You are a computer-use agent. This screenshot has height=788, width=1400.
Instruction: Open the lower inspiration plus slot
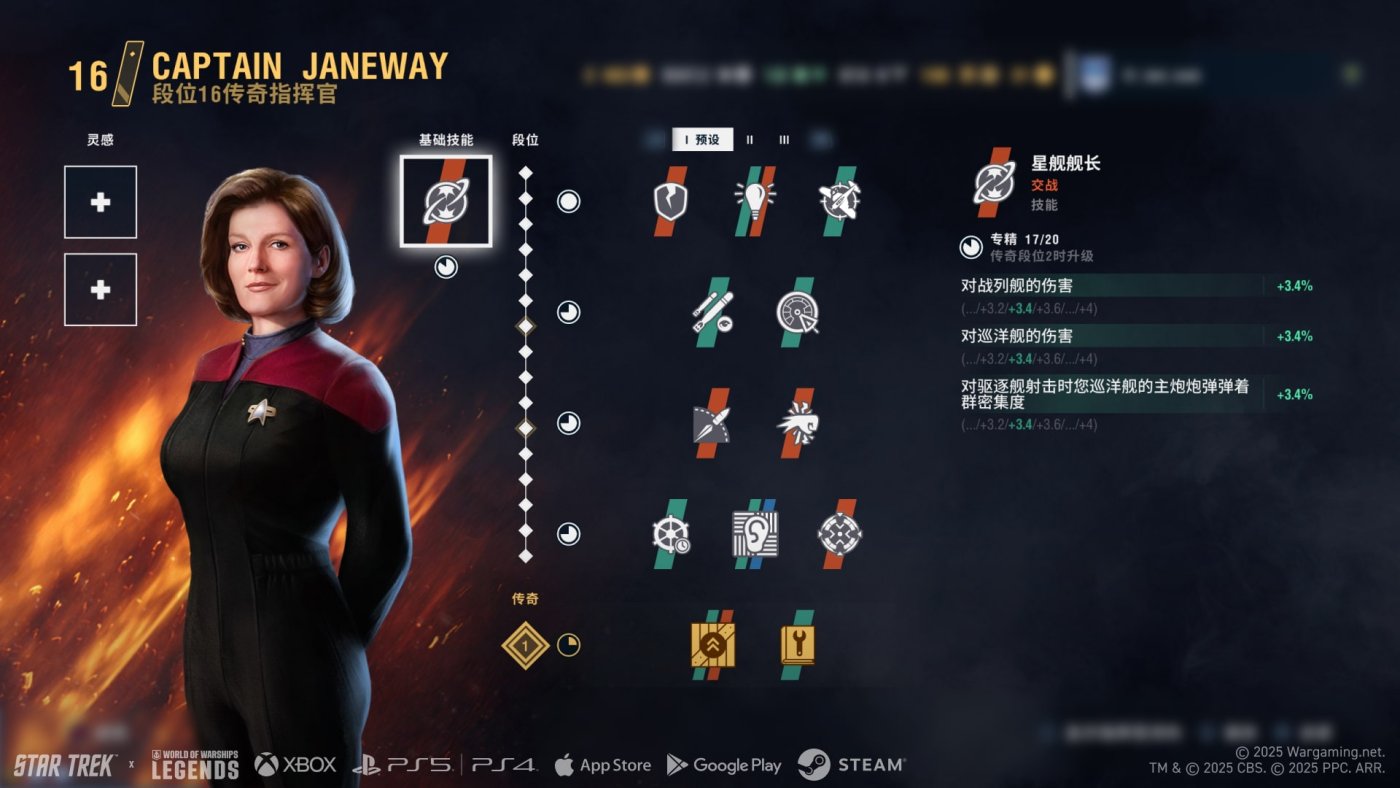pyautogui.click(x=100, y=290)
